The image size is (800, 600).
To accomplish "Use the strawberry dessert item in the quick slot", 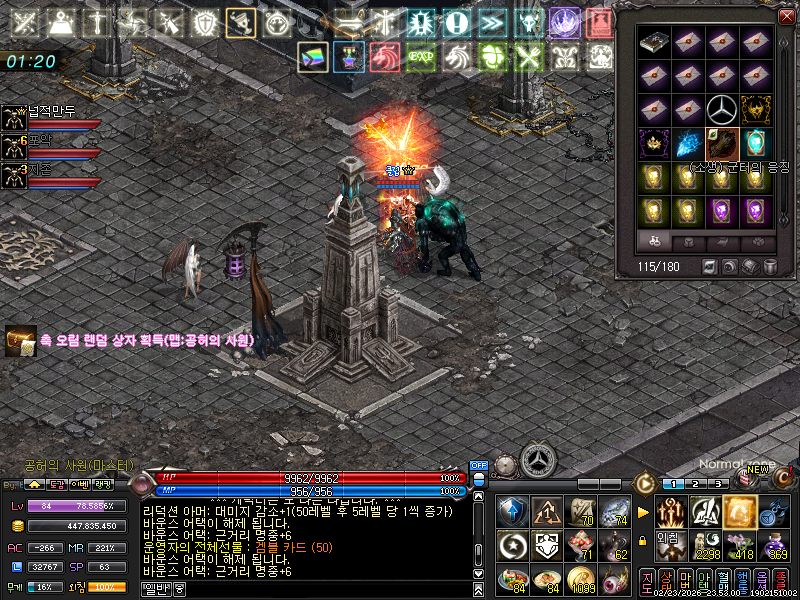I will (577, 545).
